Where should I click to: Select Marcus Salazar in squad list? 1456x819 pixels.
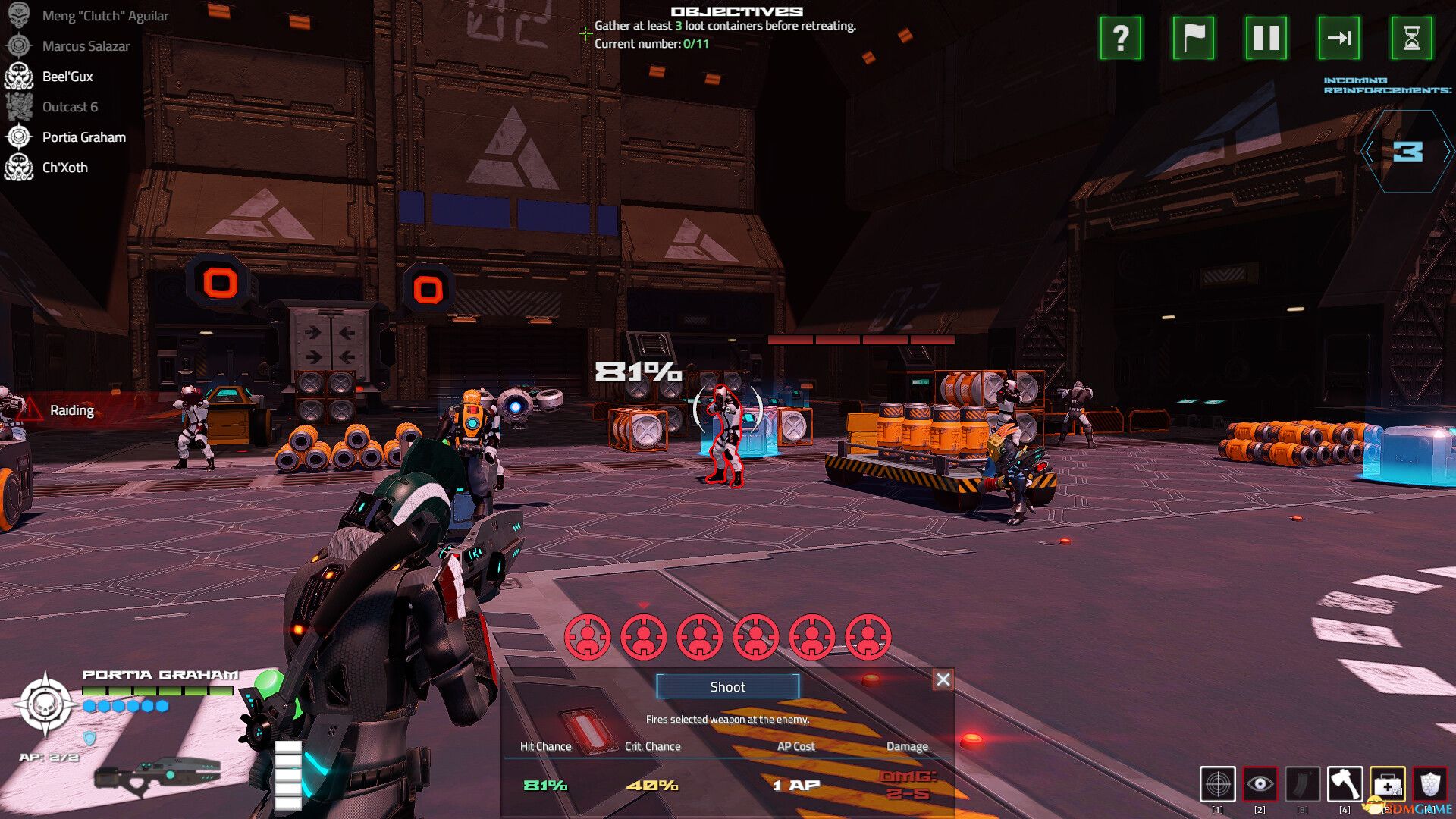coord(86,46)
